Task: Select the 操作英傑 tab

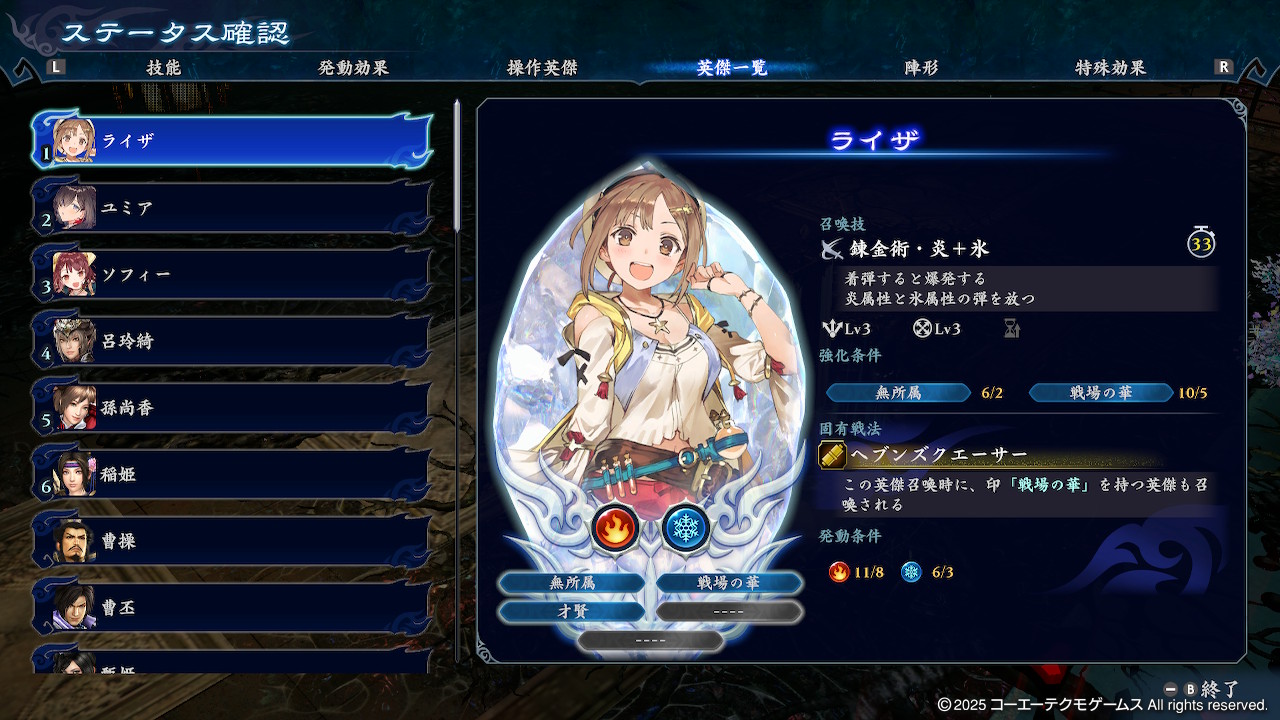Action: pos(542,68)
